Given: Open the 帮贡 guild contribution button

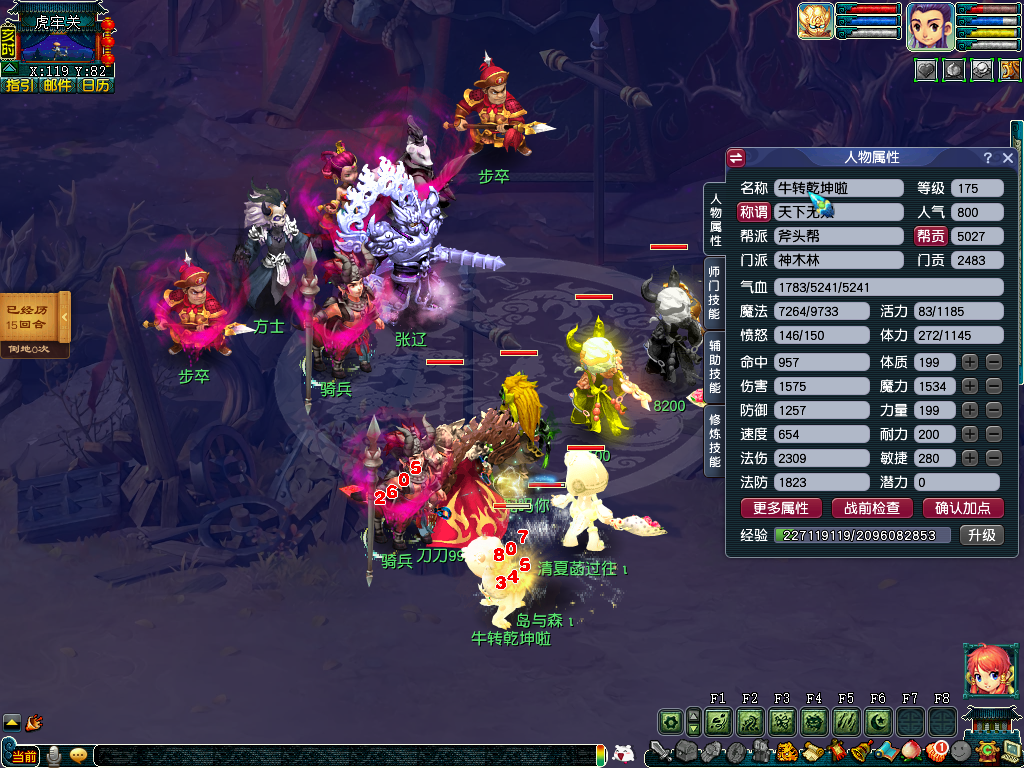Looking at the screenshot, I should [x=931, y=236].
